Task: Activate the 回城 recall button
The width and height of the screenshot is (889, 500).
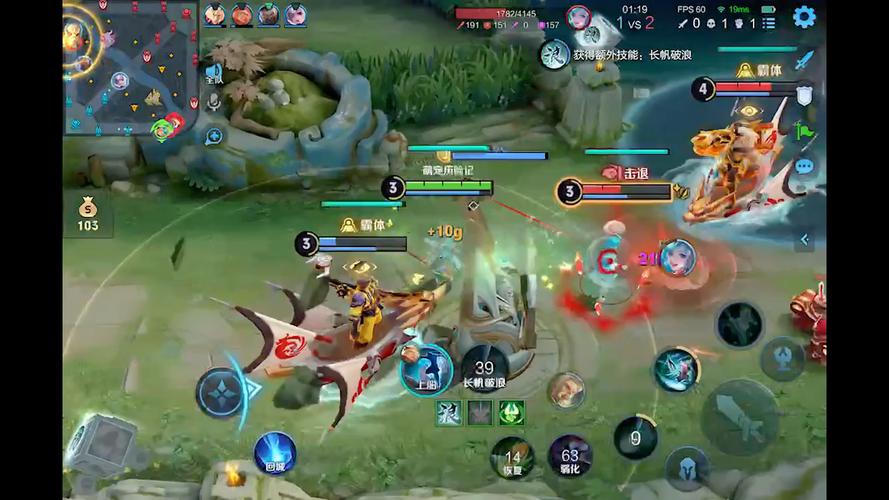Action: click(x=274, y=453)
